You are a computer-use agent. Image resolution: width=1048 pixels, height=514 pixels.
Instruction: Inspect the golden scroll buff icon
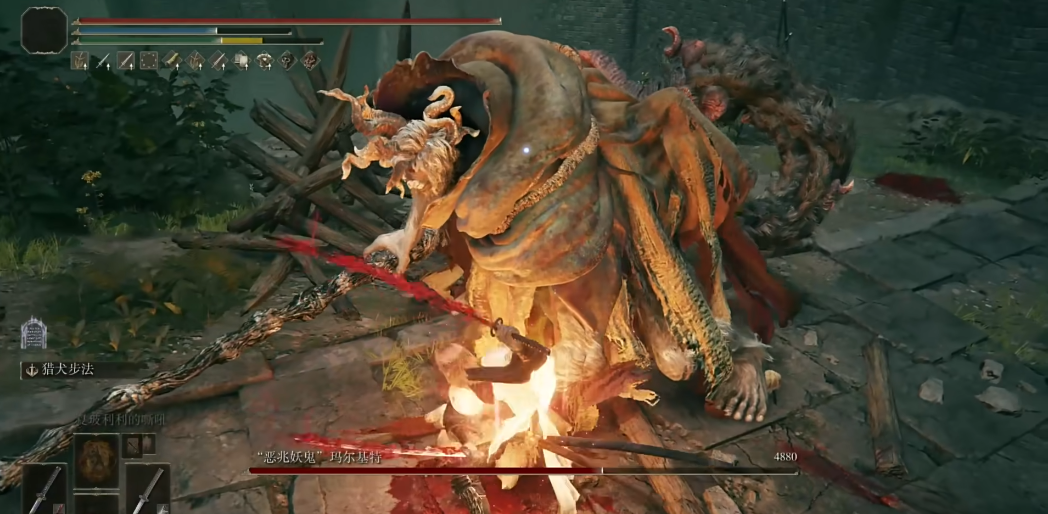click(172, 61)
